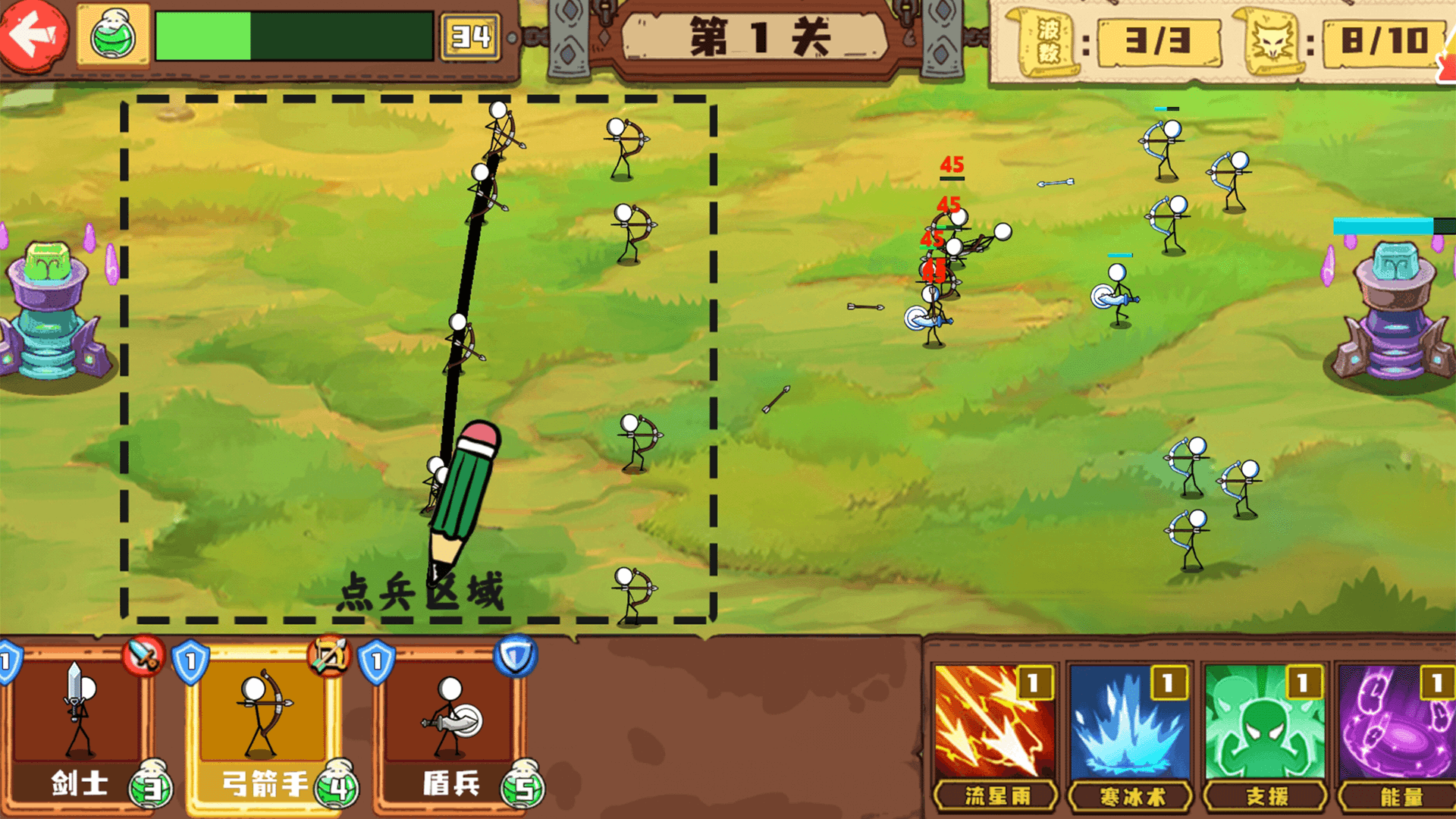Screen dimensions: 1456x819
Task: Activate the 寒冰术 ice spell
Action: tap(1129, 733)
